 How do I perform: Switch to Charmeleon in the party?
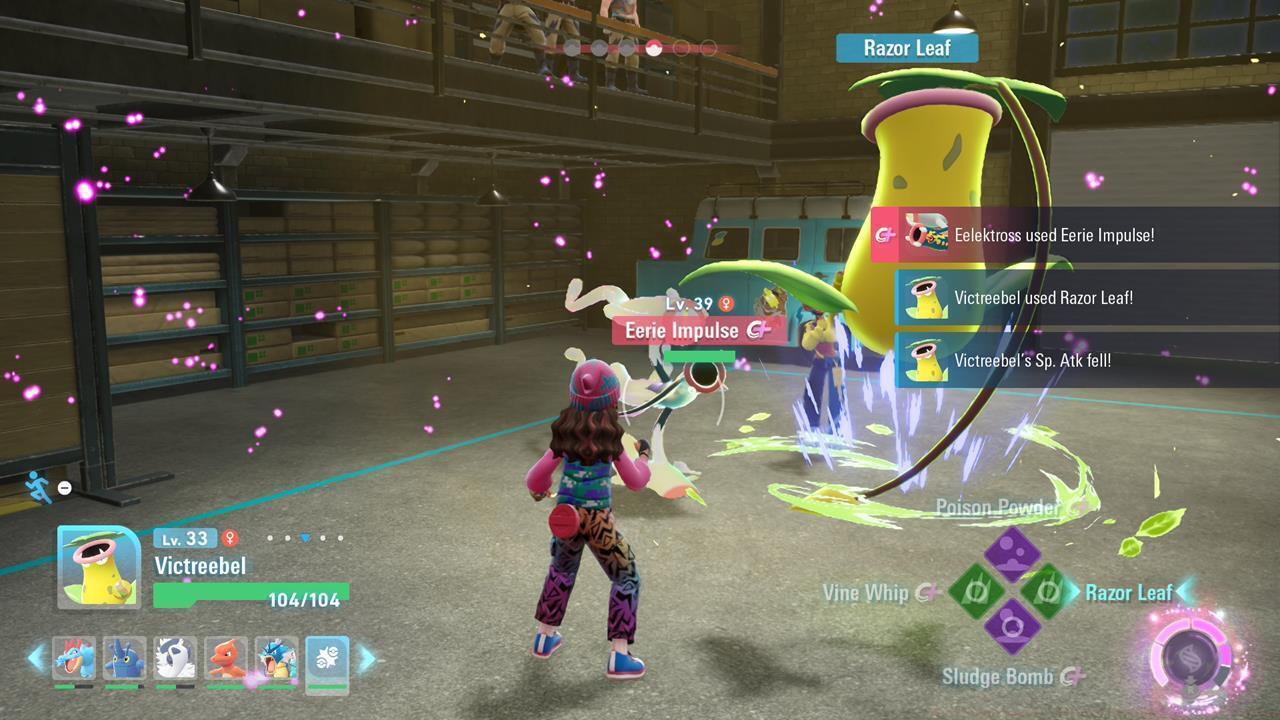coord(226,657)
